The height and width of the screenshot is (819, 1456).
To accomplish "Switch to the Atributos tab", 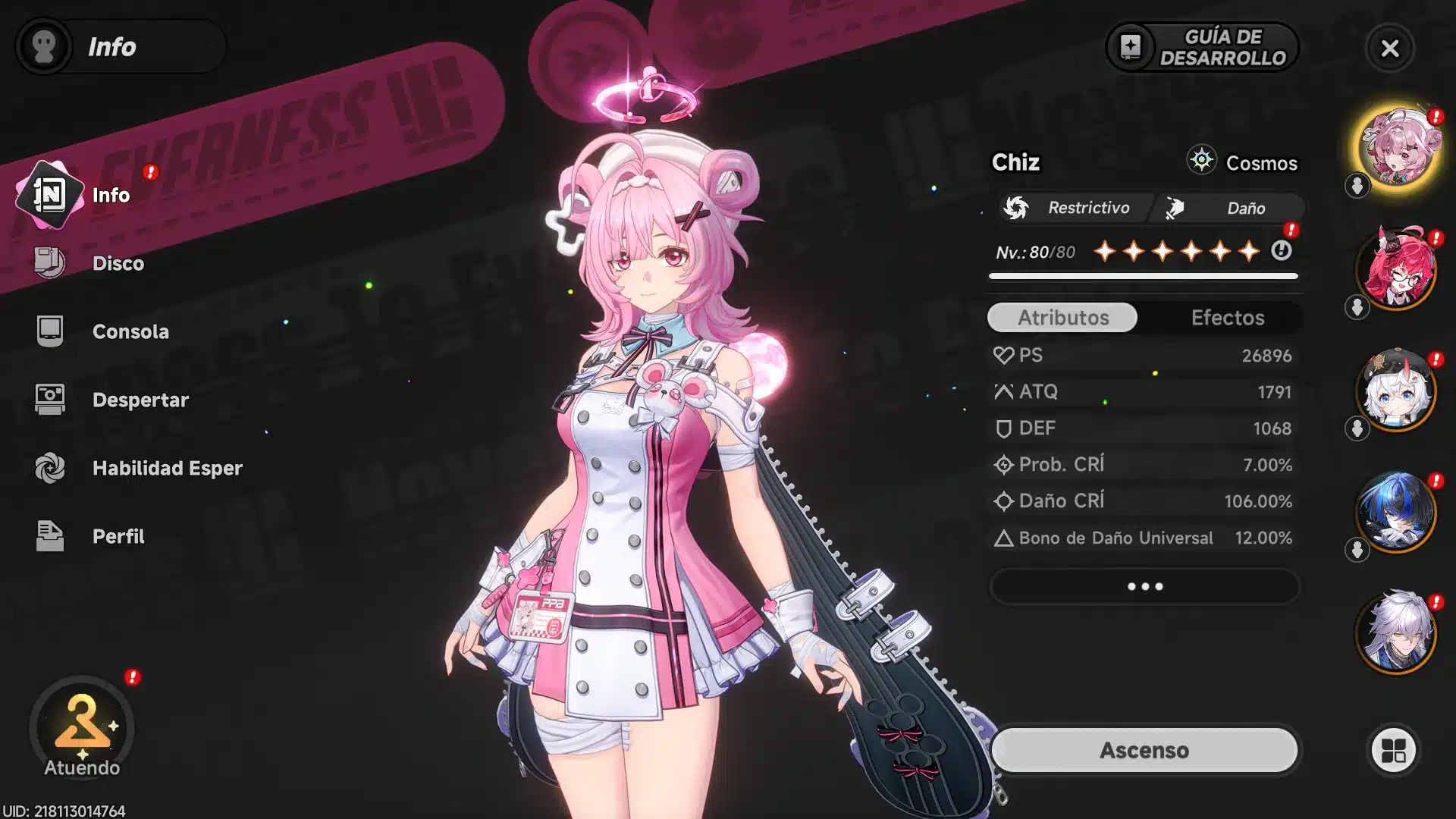I will click(x=1062, y=318).
